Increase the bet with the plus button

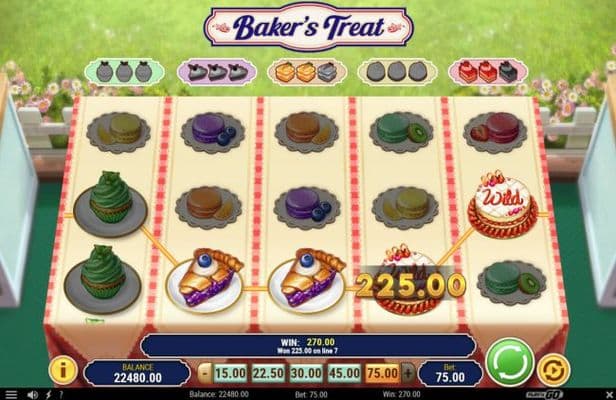(406, 373)
